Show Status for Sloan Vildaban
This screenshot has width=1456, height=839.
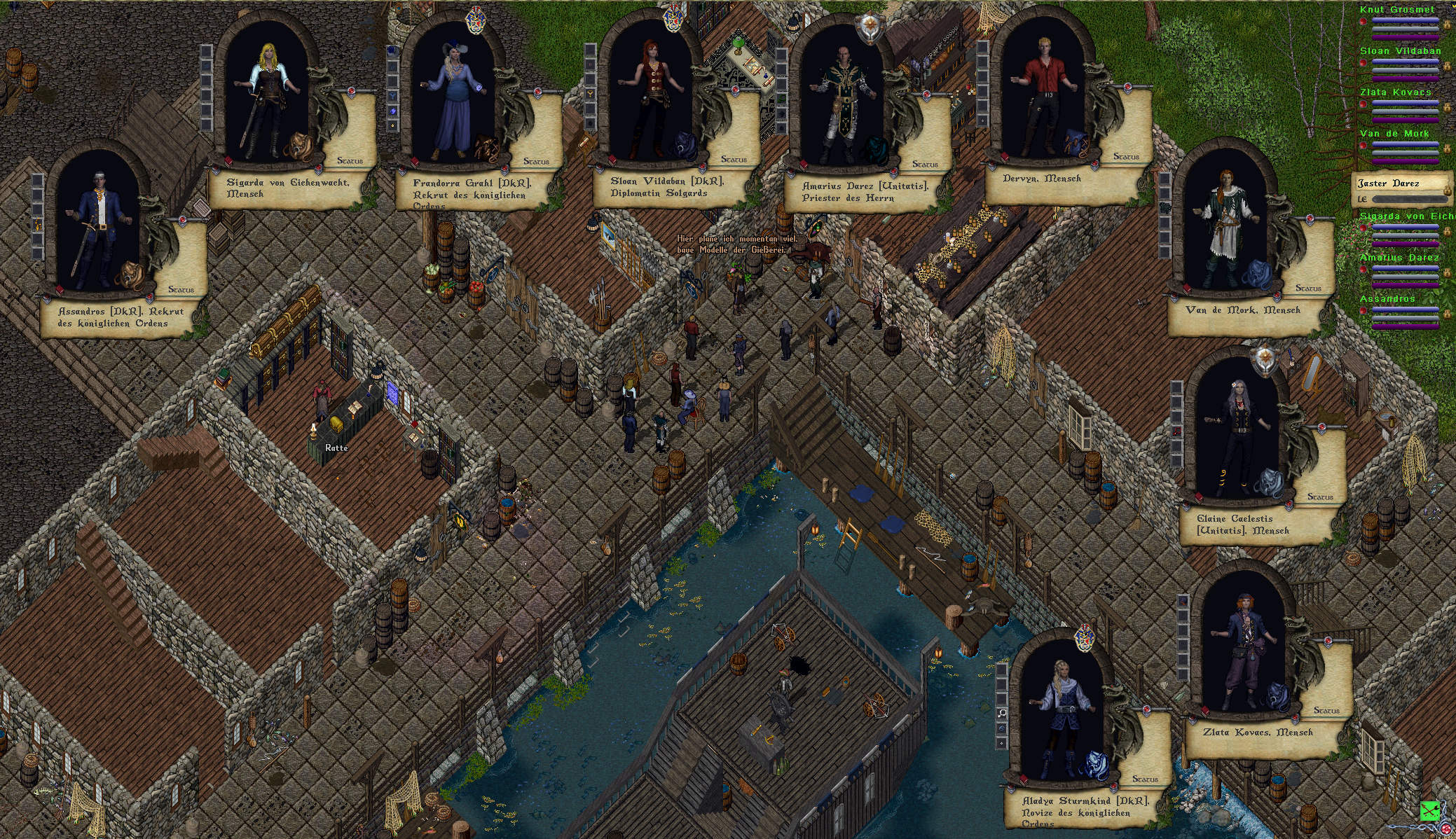click(x=734, y=160)
